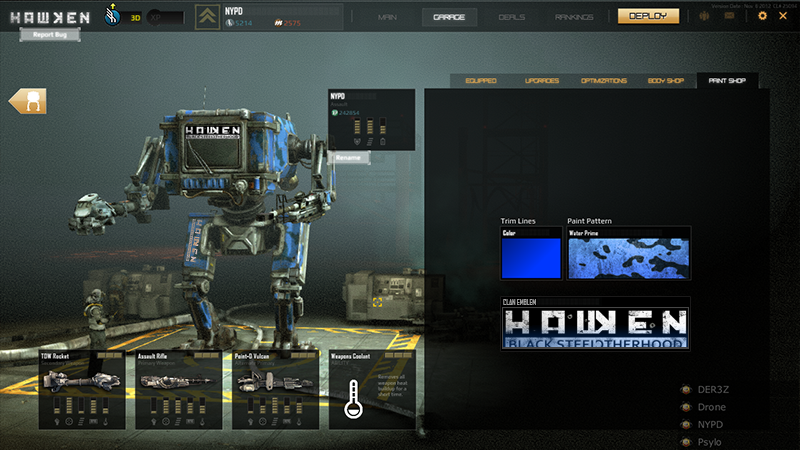This screenshot has height=450, width=800.
Task: Open the Deals section
Action: tap(512, 17)
